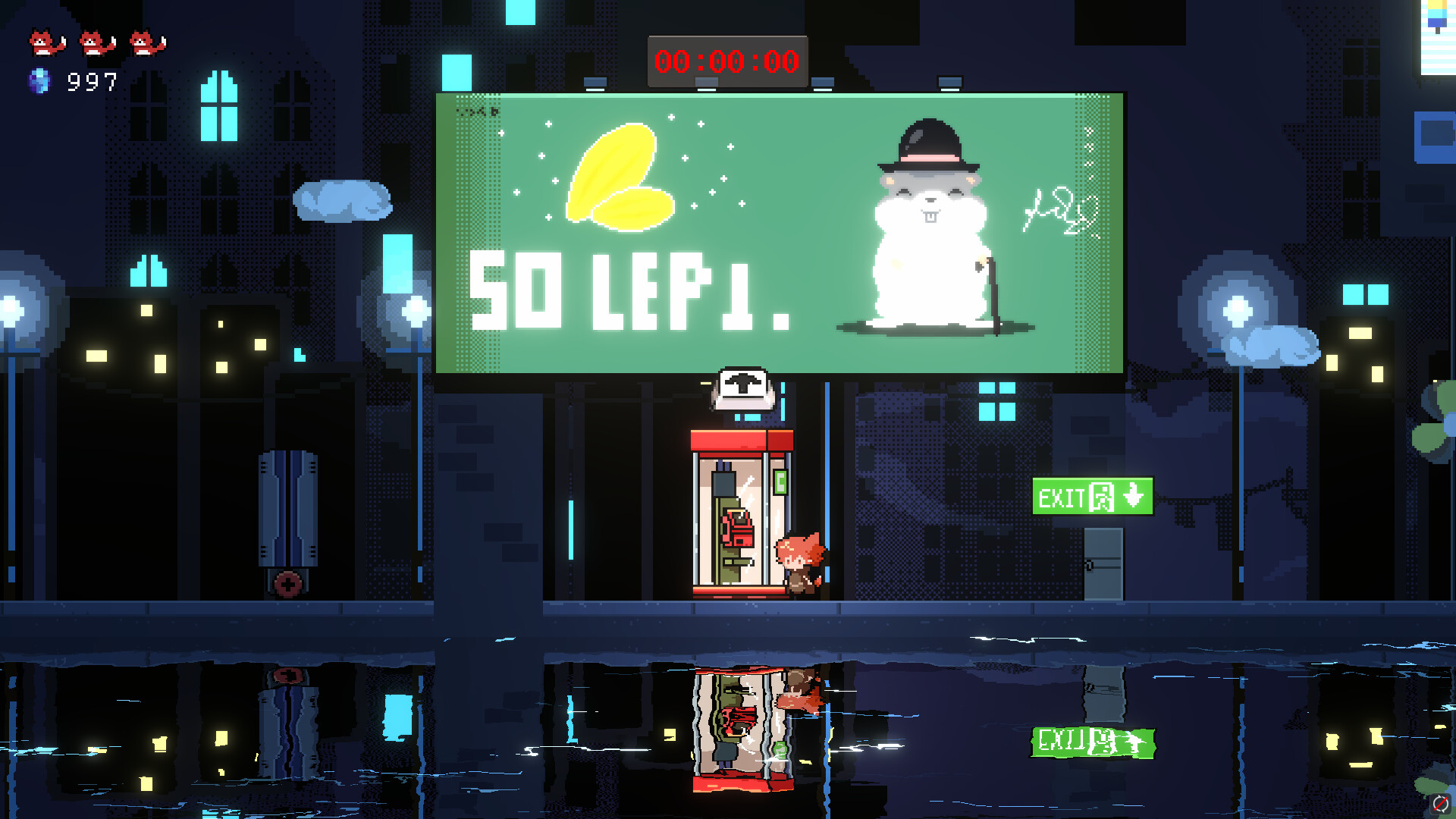Click the blue gem currency icon

pyautogui.click(x=42, y=80)
